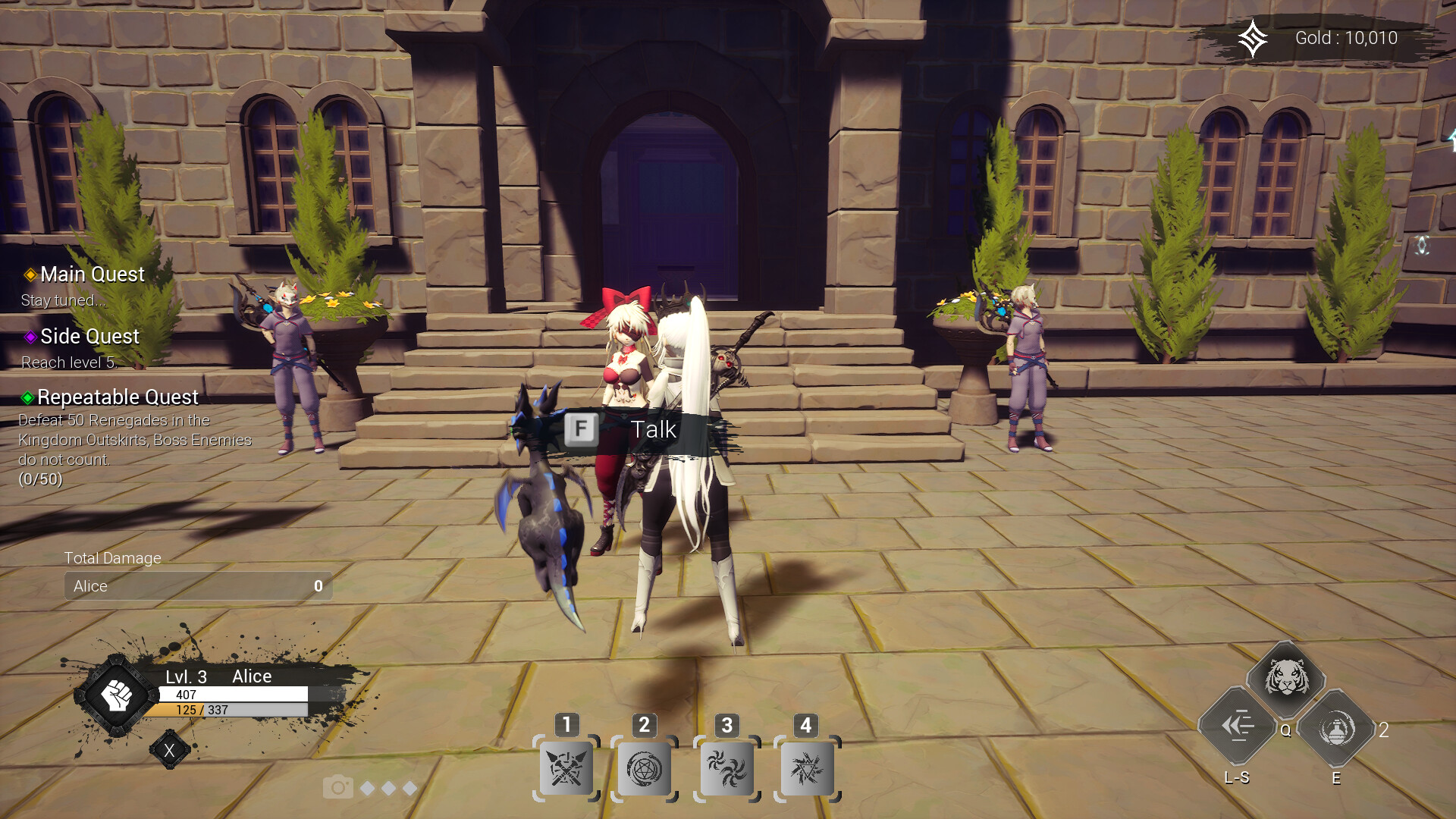Use the triple shuriken skill in slot 3

coord(726,768)
